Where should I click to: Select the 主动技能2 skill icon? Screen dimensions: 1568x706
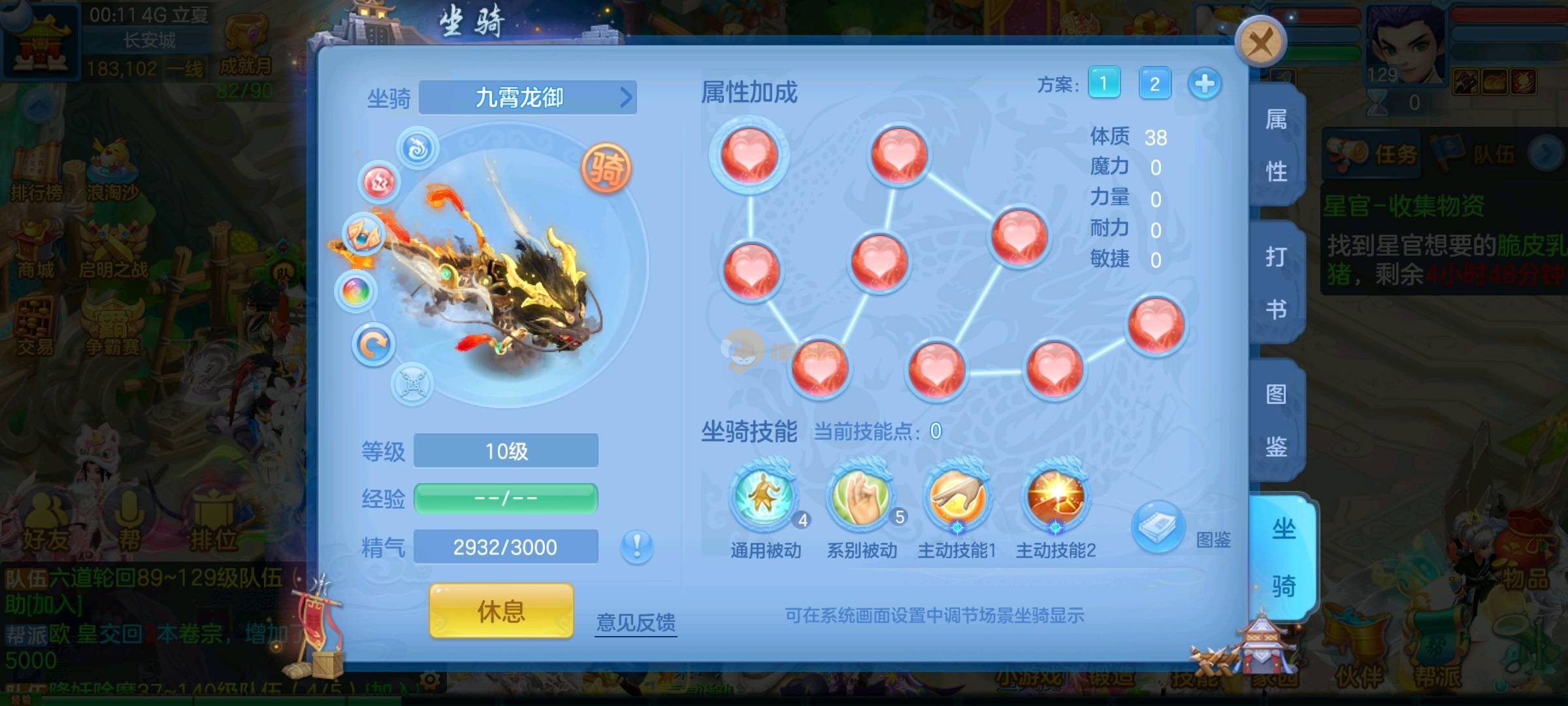click(x=1055, y=498)
